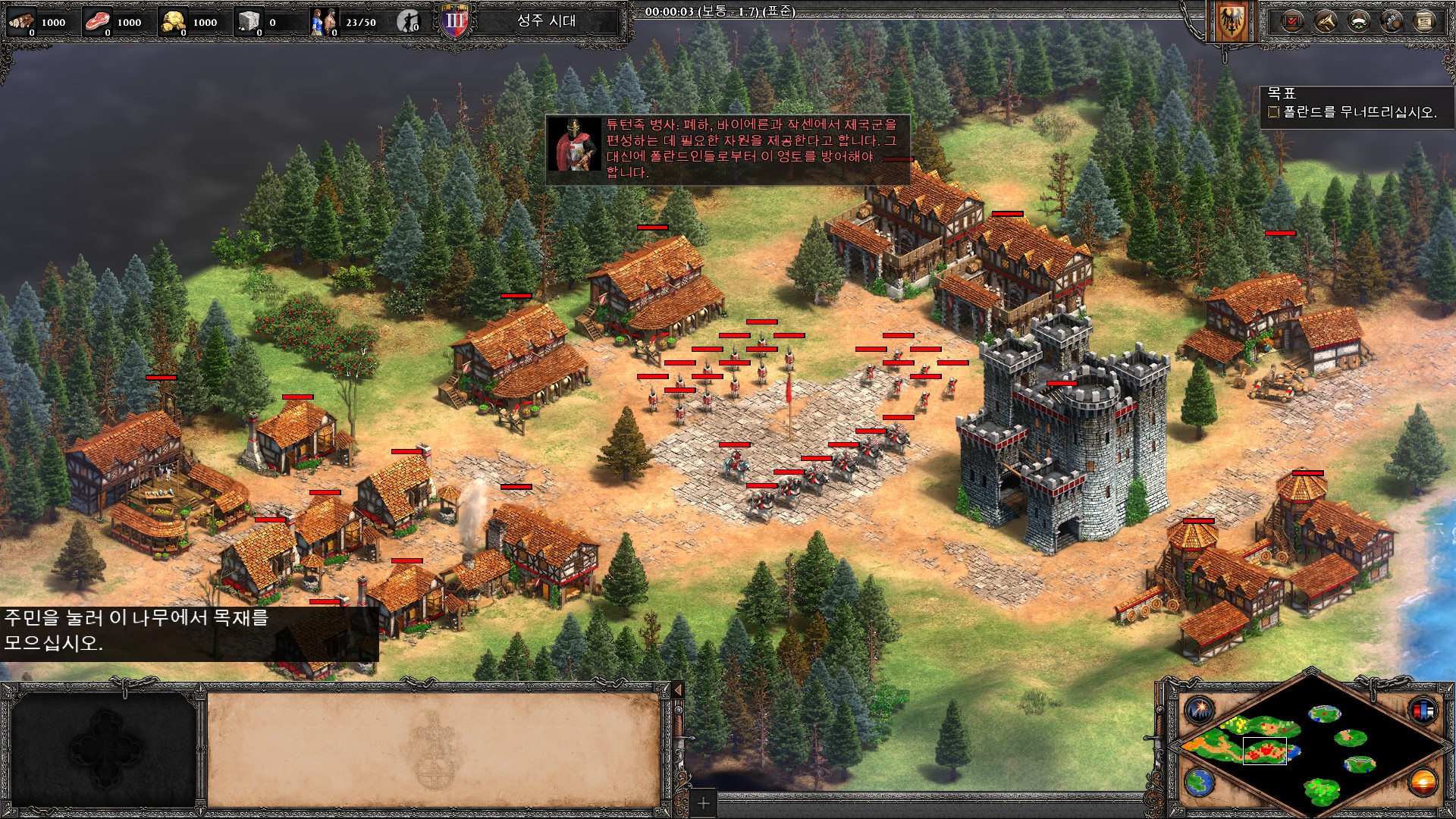Switch minimap mode with the globe button
The height and width of the screenshot is (819, 1456).
tap(1200, 782)
